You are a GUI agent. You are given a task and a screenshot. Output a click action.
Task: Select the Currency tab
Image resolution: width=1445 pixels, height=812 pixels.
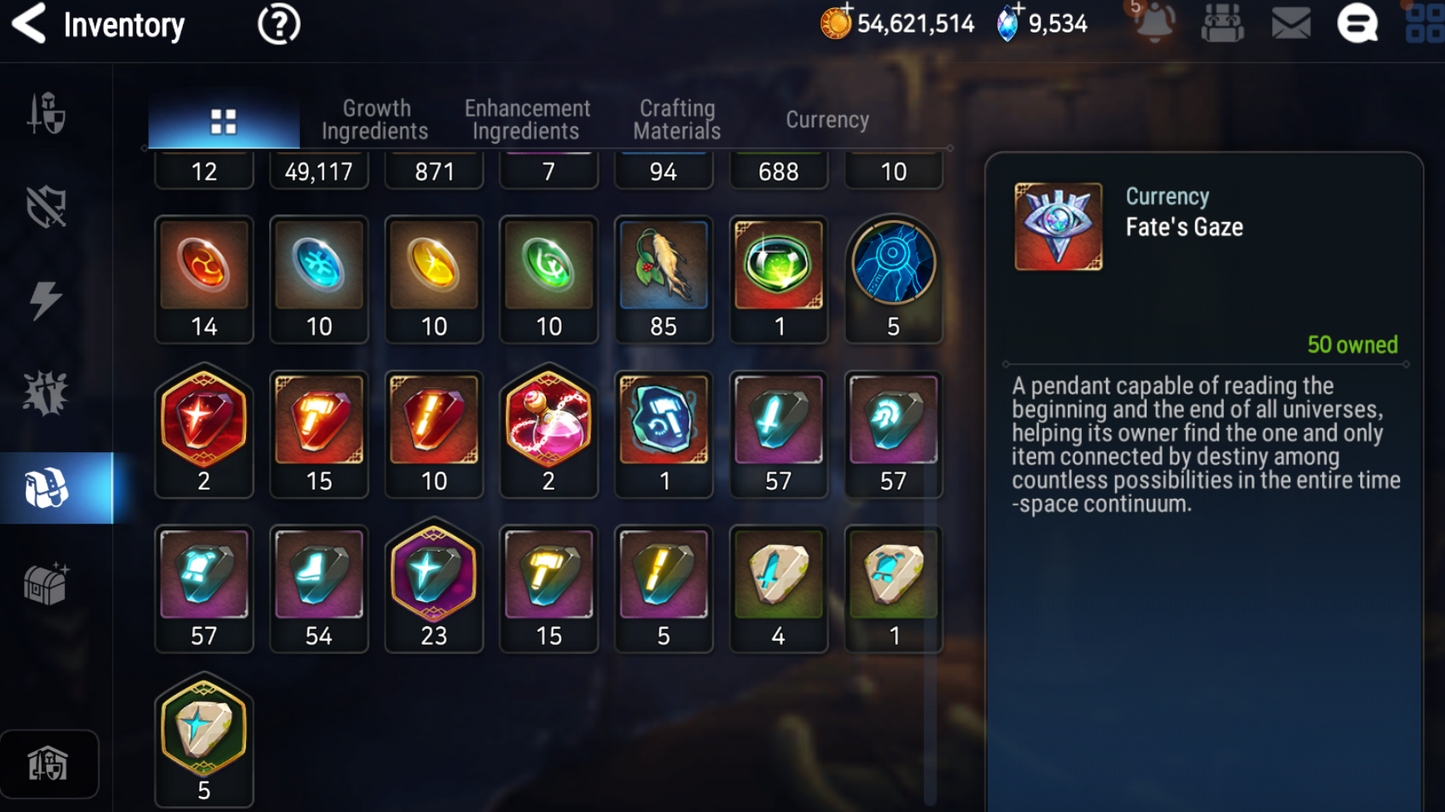click(827, 120)
